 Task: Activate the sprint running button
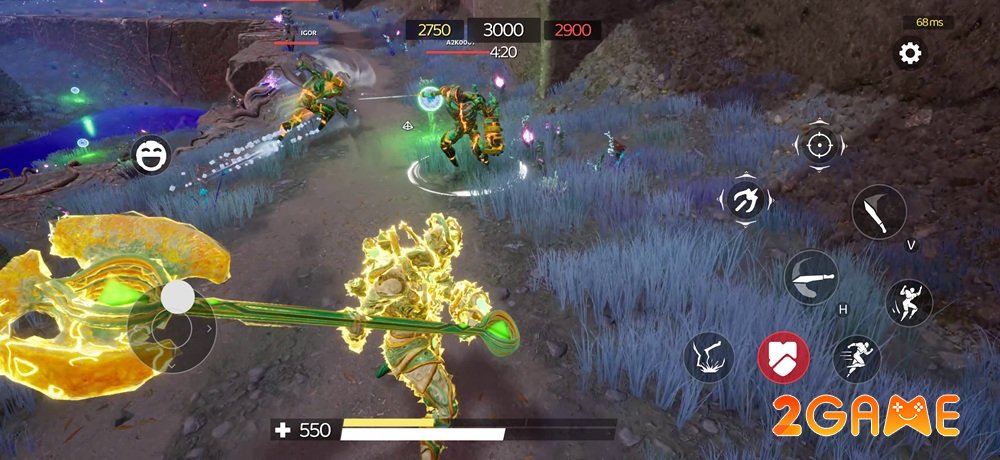coord(856,358)
